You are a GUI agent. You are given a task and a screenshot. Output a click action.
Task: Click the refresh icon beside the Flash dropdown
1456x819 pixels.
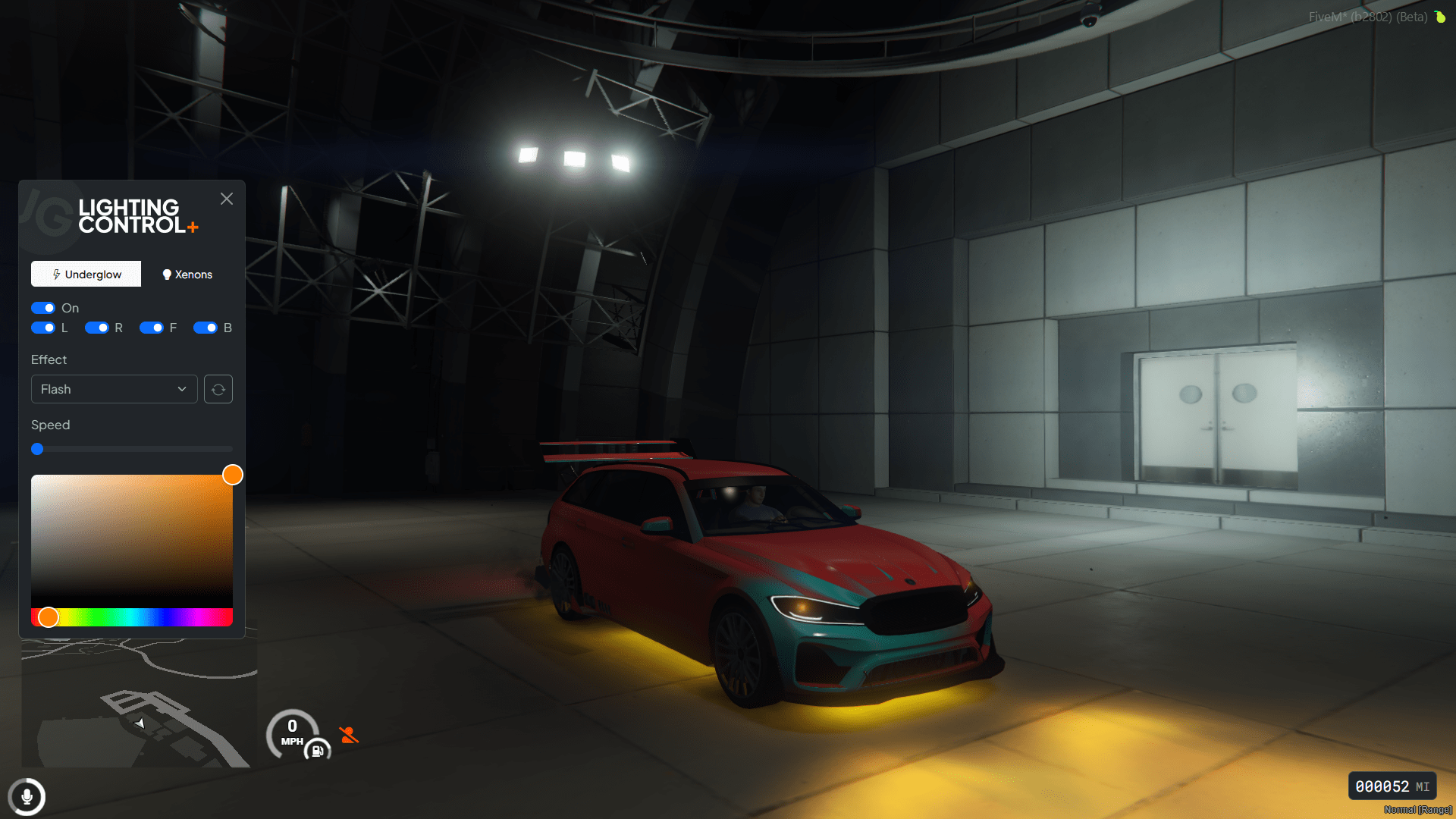click(218, 389)
